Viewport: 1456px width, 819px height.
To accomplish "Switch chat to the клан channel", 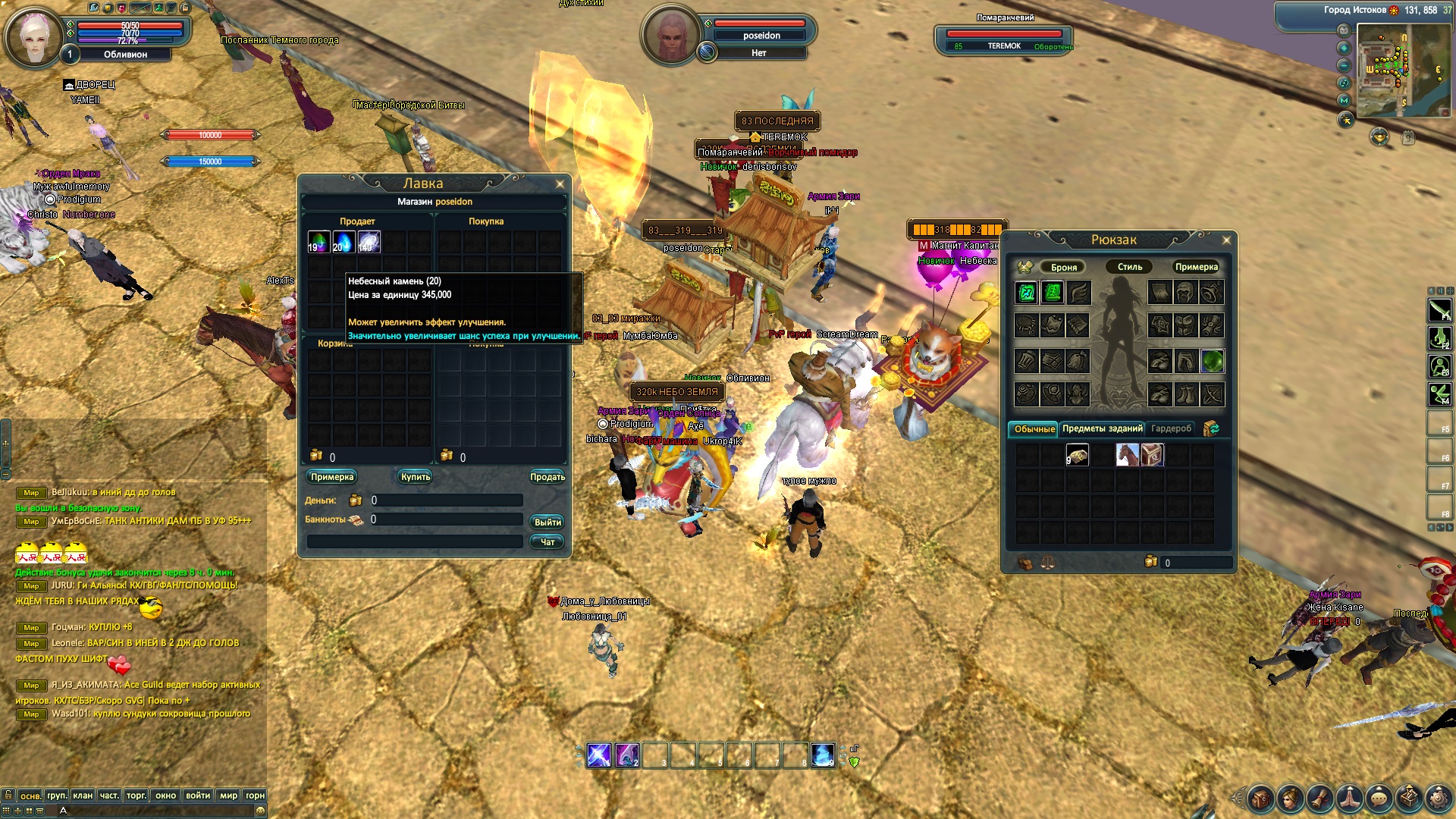I will 83,795.
